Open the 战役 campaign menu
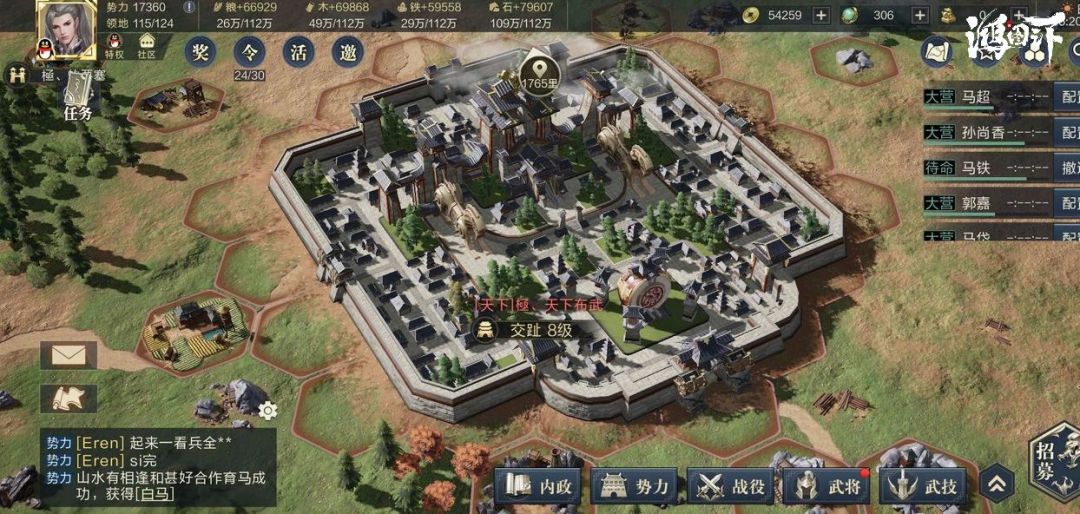The image size is (1080, 514). [731, 487]
